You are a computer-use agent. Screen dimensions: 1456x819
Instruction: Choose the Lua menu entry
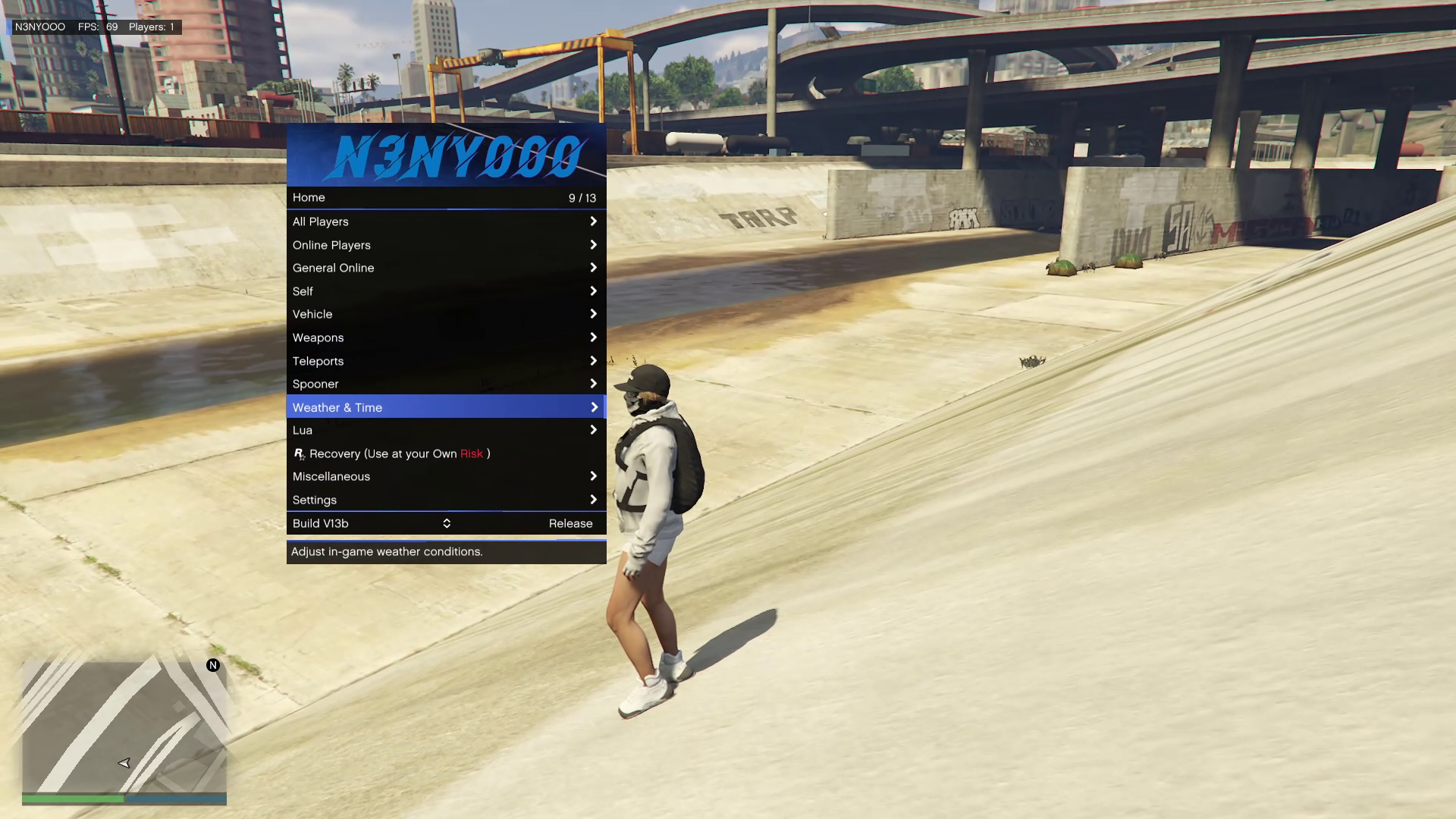coord(446,430)
